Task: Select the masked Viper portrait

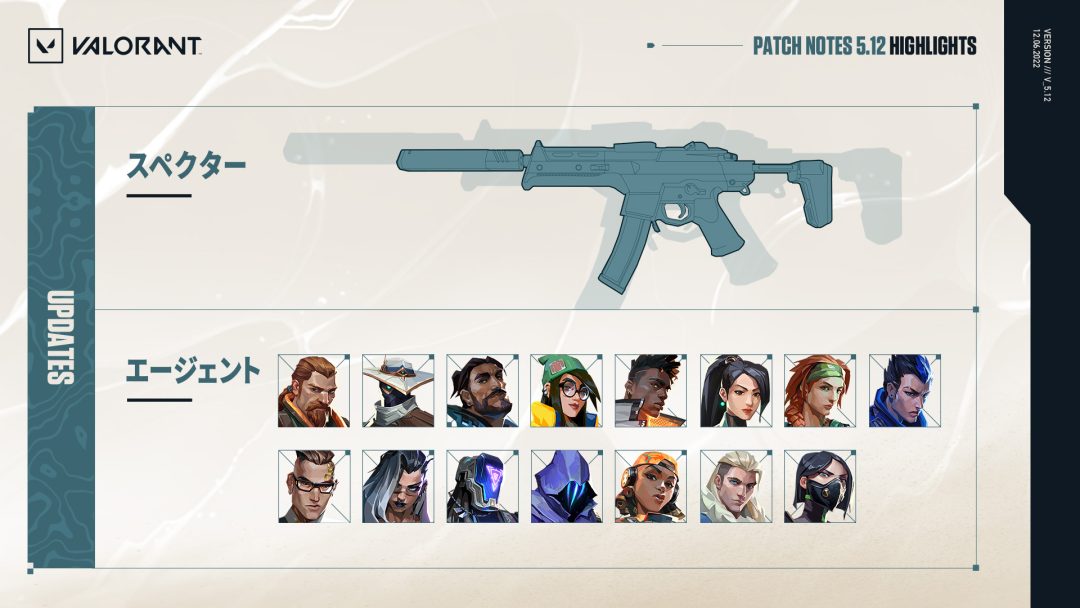Action: (819, 486)
